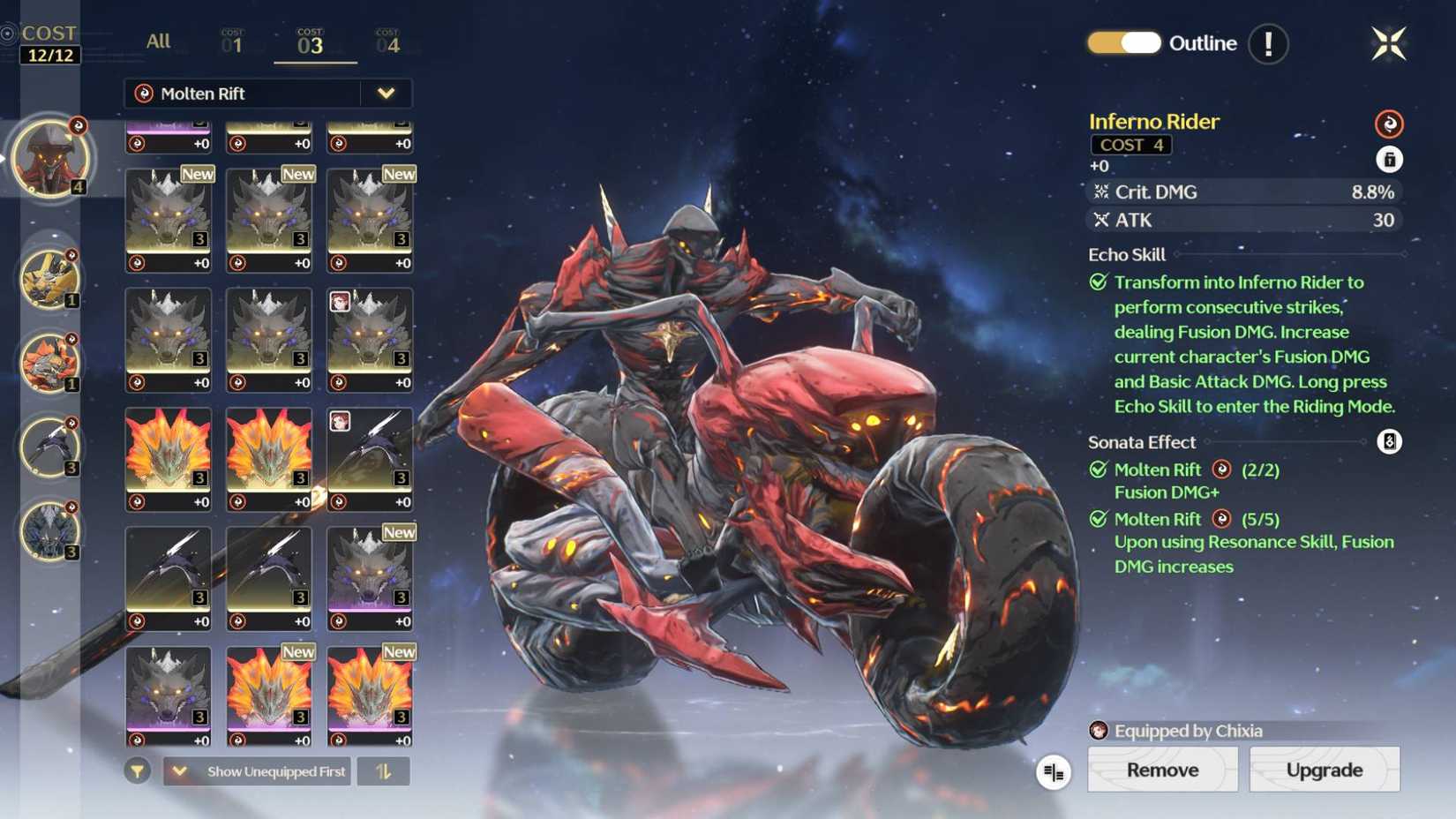Click the sort order icon beside Show Unequipped First

click(385, 770)
